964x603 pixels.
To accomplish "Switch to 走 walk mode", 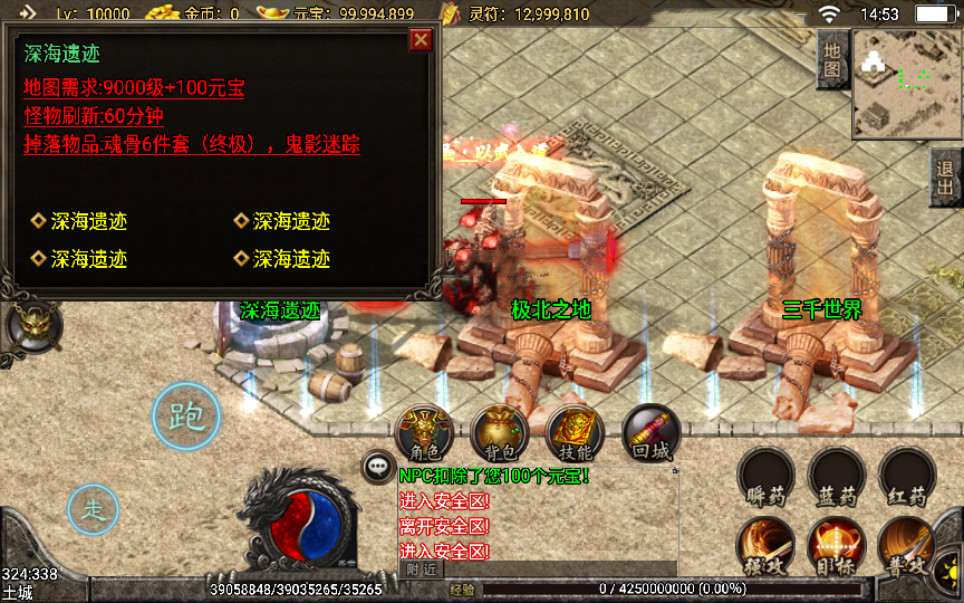I will pos(93,508).
